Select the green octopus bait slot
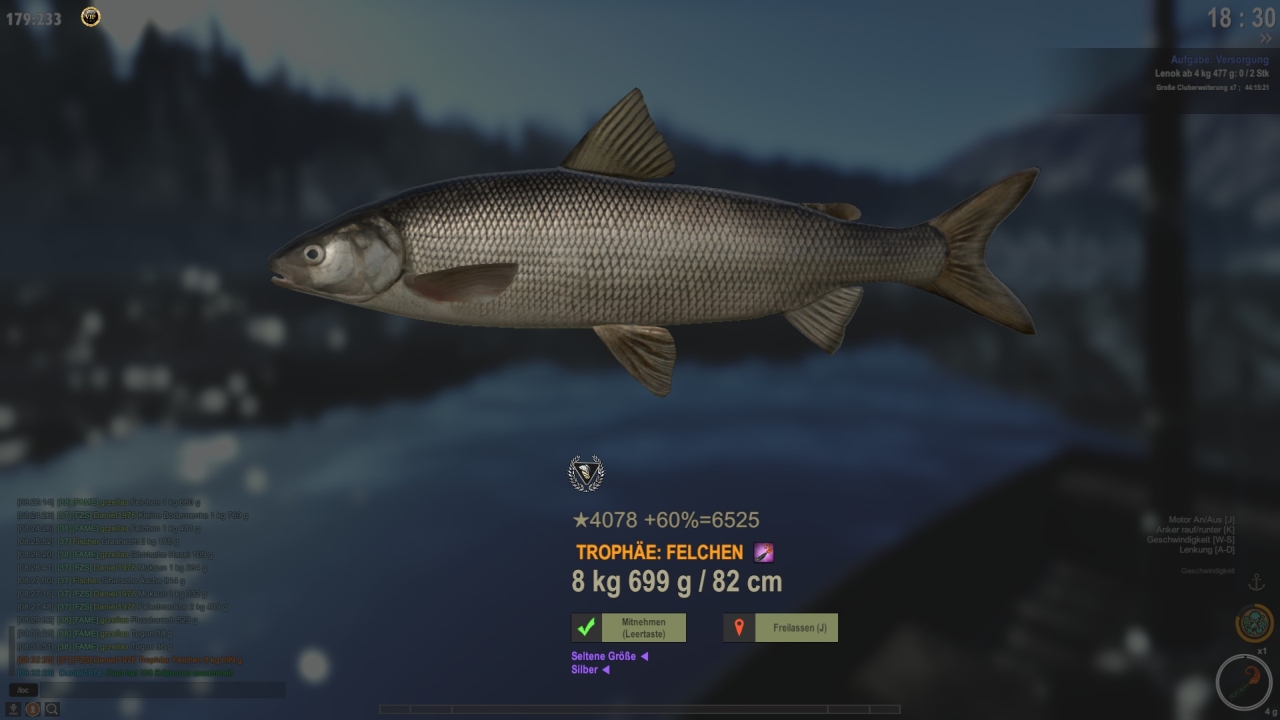The width and height of the screenshot is (1280, 720). click(x=1253, y=623)
